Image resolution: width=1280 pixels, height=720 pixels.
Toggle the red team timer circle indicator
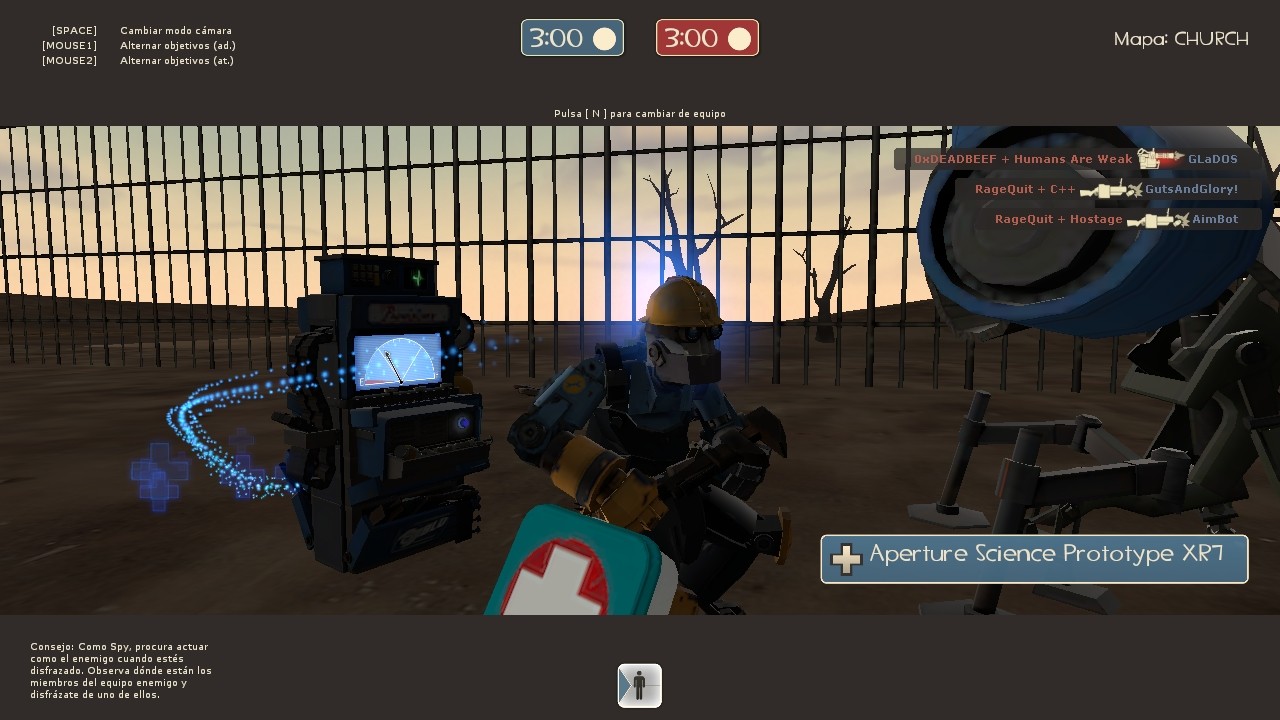[x=738, y=37]
